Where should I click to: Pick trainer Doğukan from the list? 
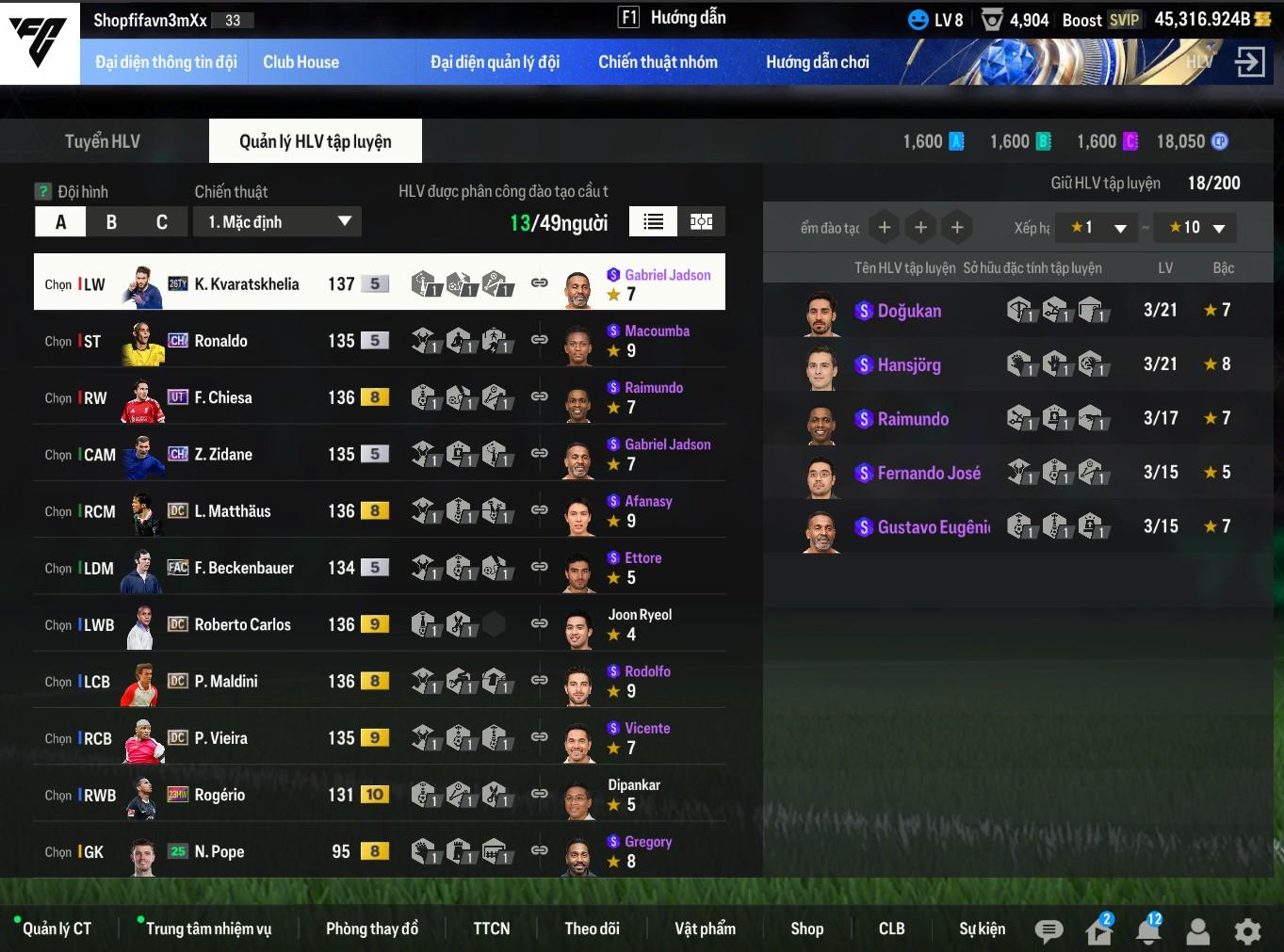pyautogui.click(x=909, y=311)
